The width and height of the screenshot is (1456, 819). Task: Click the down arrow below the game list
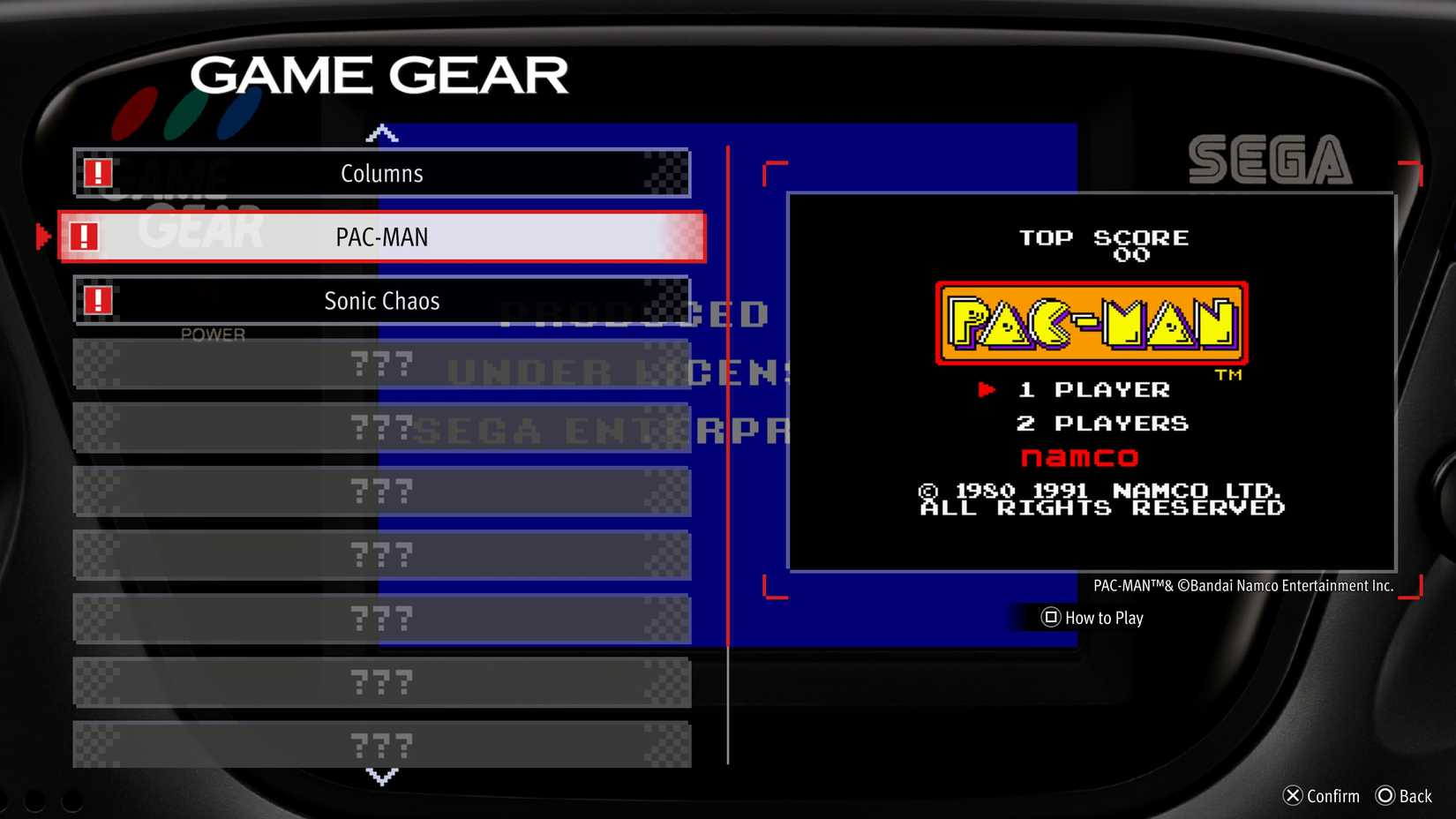(381, 776)
